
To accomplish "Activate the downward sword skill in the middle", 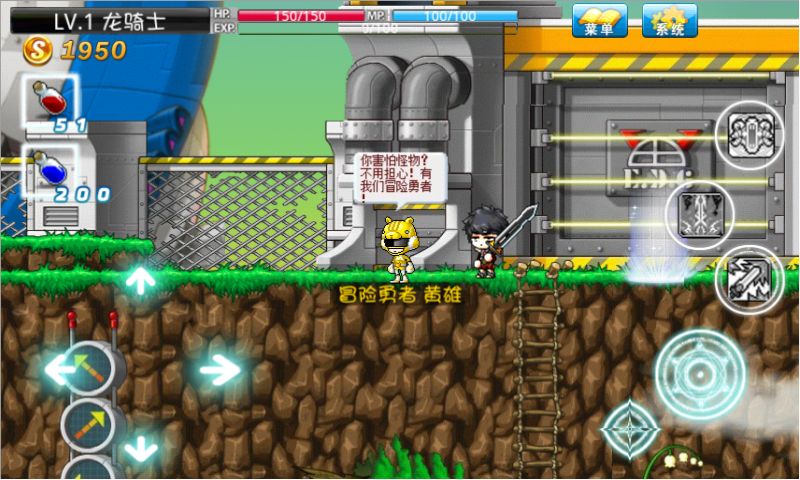I will 699,215.
